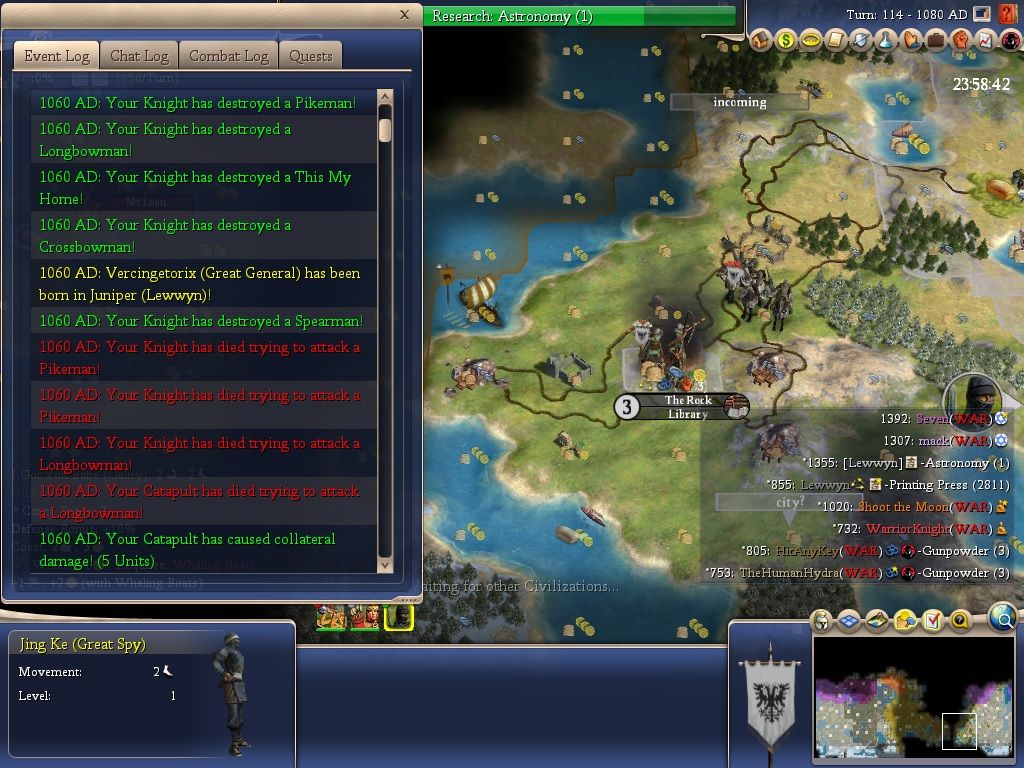Image resolution: width=1024 pixels, height=768 pixels.
Task: Switch to the Chat Log tab
Action: (x=139, y=56)
